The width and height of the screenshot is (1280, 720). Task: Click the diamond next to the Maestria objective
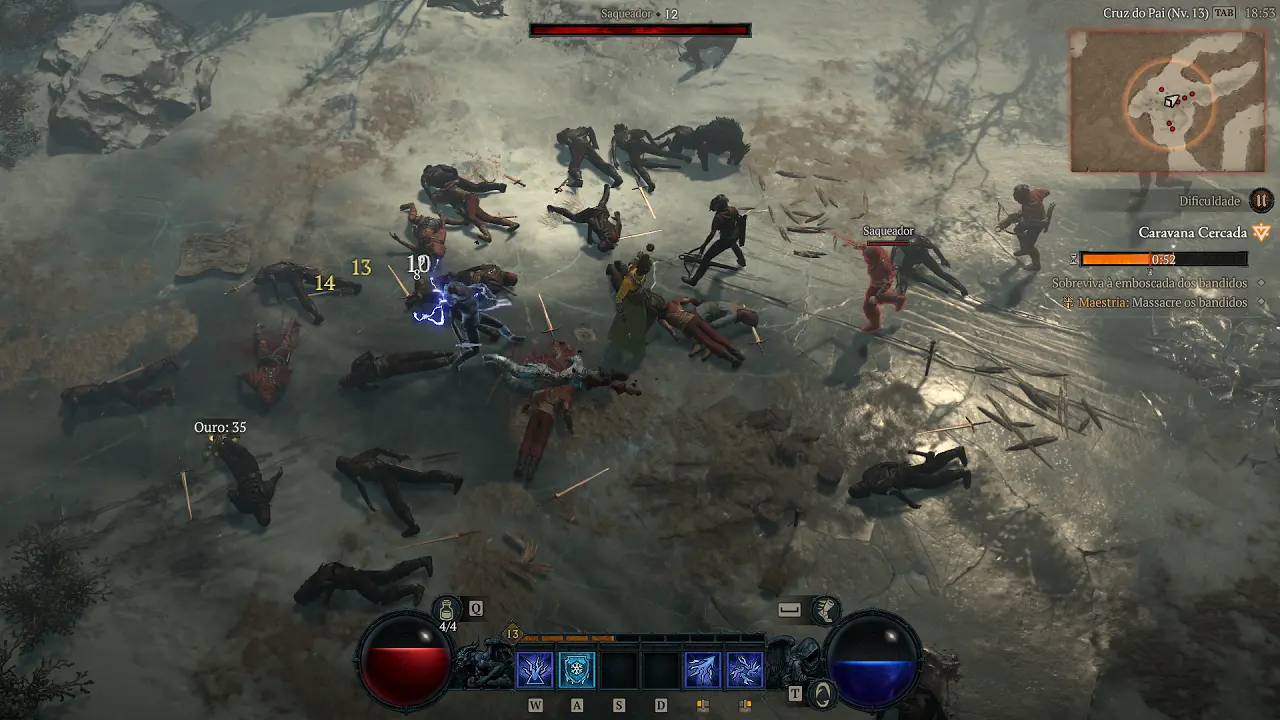[1260, 302]
